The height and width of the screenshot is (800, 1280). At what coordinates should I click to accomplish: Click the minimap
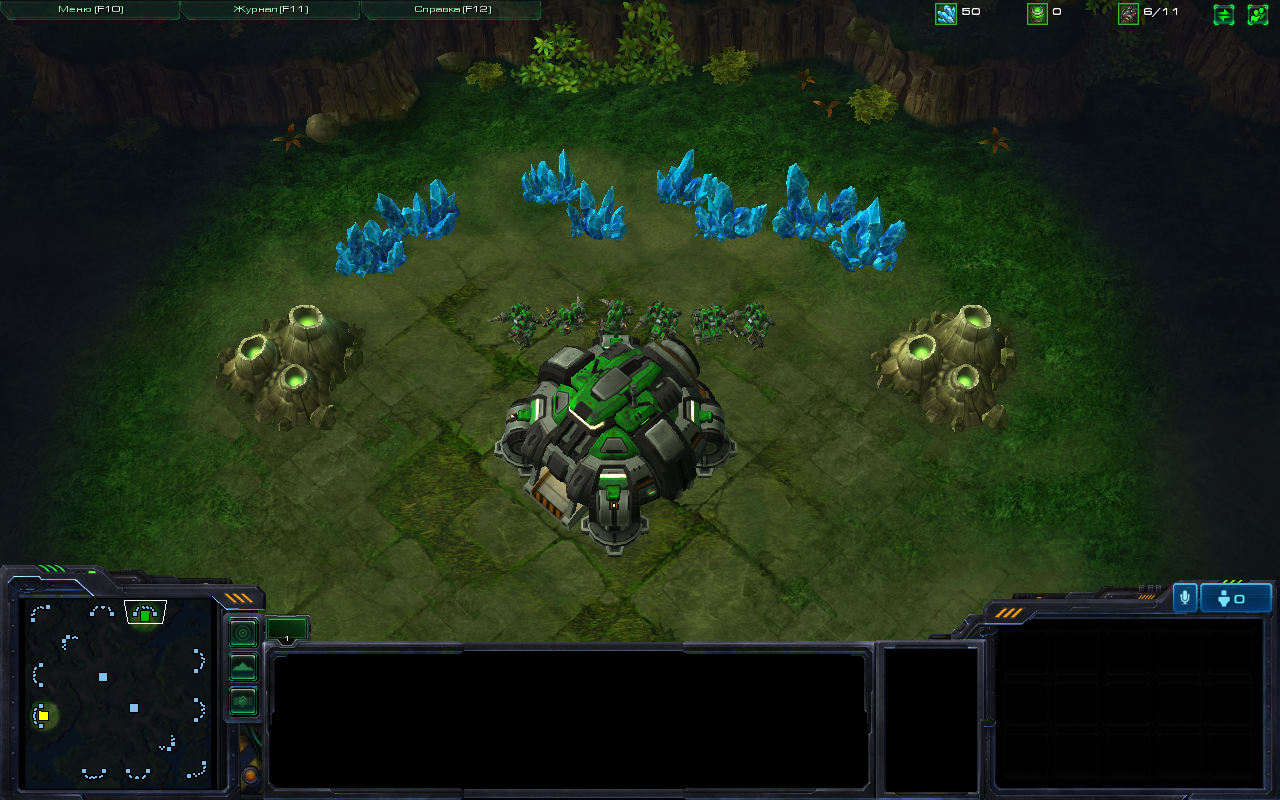[120, 690]
